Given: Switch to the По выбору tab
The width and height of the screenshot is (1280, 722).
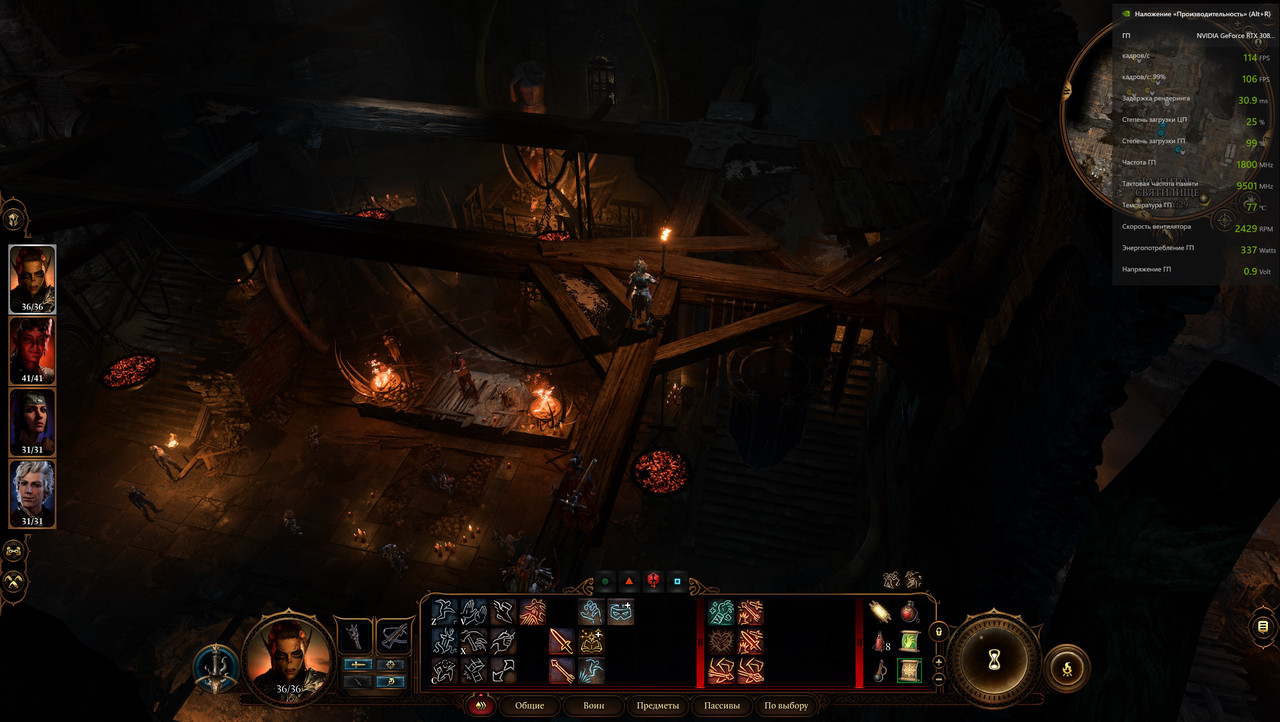Looking at the screenshot, I should pos(786,705).
